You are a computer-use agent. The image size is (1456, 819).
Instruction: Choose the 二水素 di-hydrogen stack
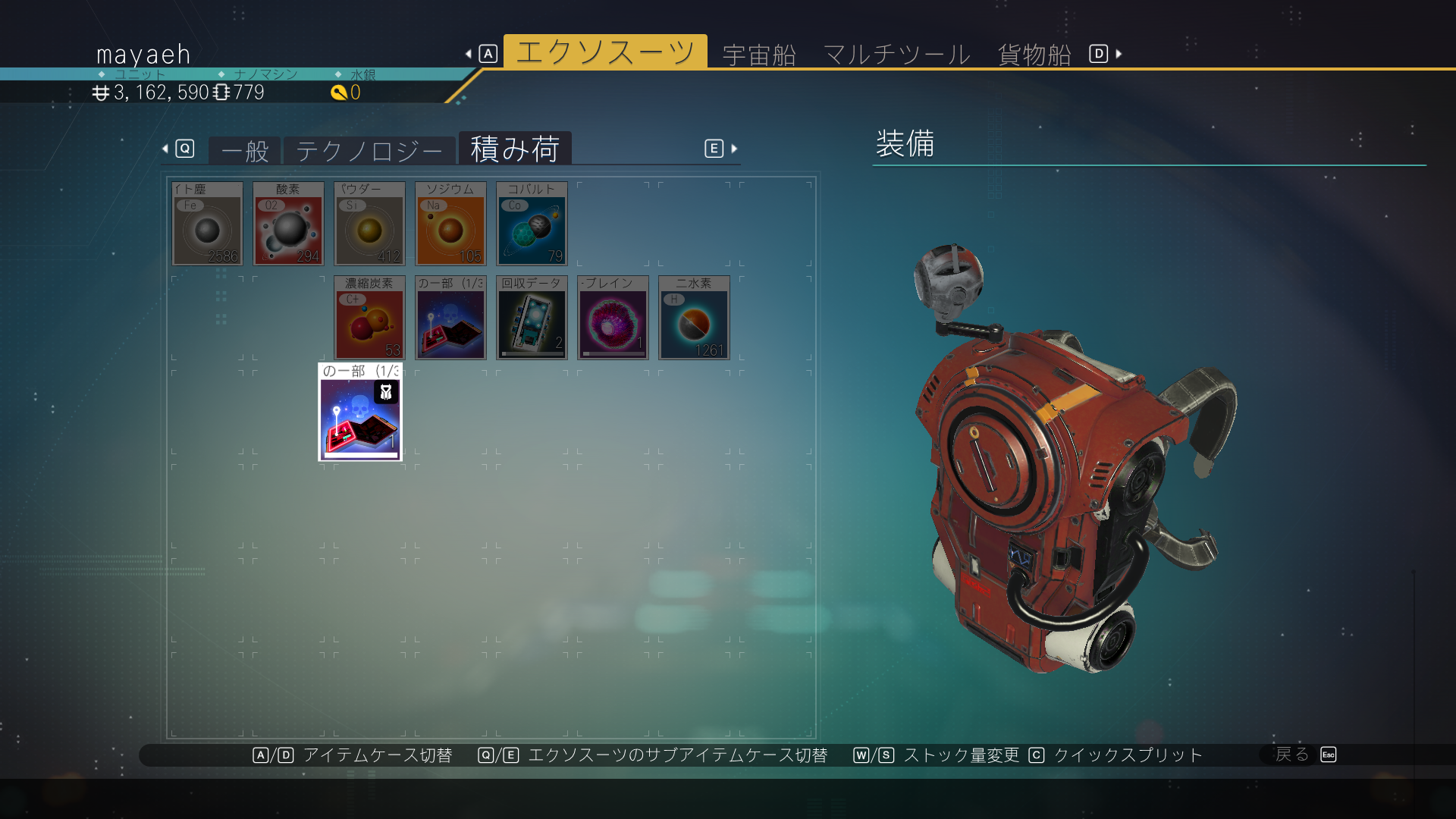[694, 318]
